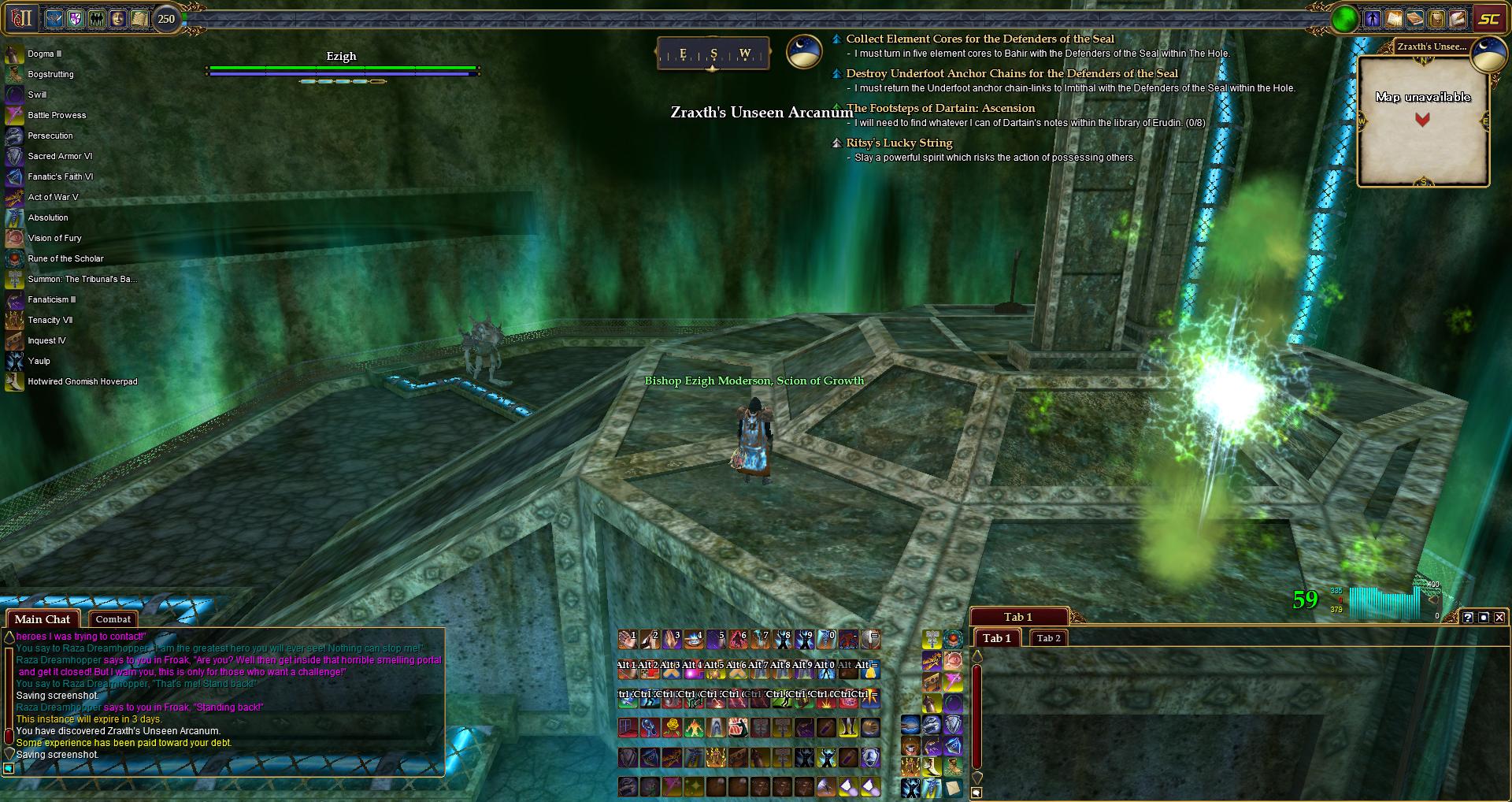Select the Hotwired Gnomish Hoverpad effect
1512x802 pixels.
coord(82,381)
